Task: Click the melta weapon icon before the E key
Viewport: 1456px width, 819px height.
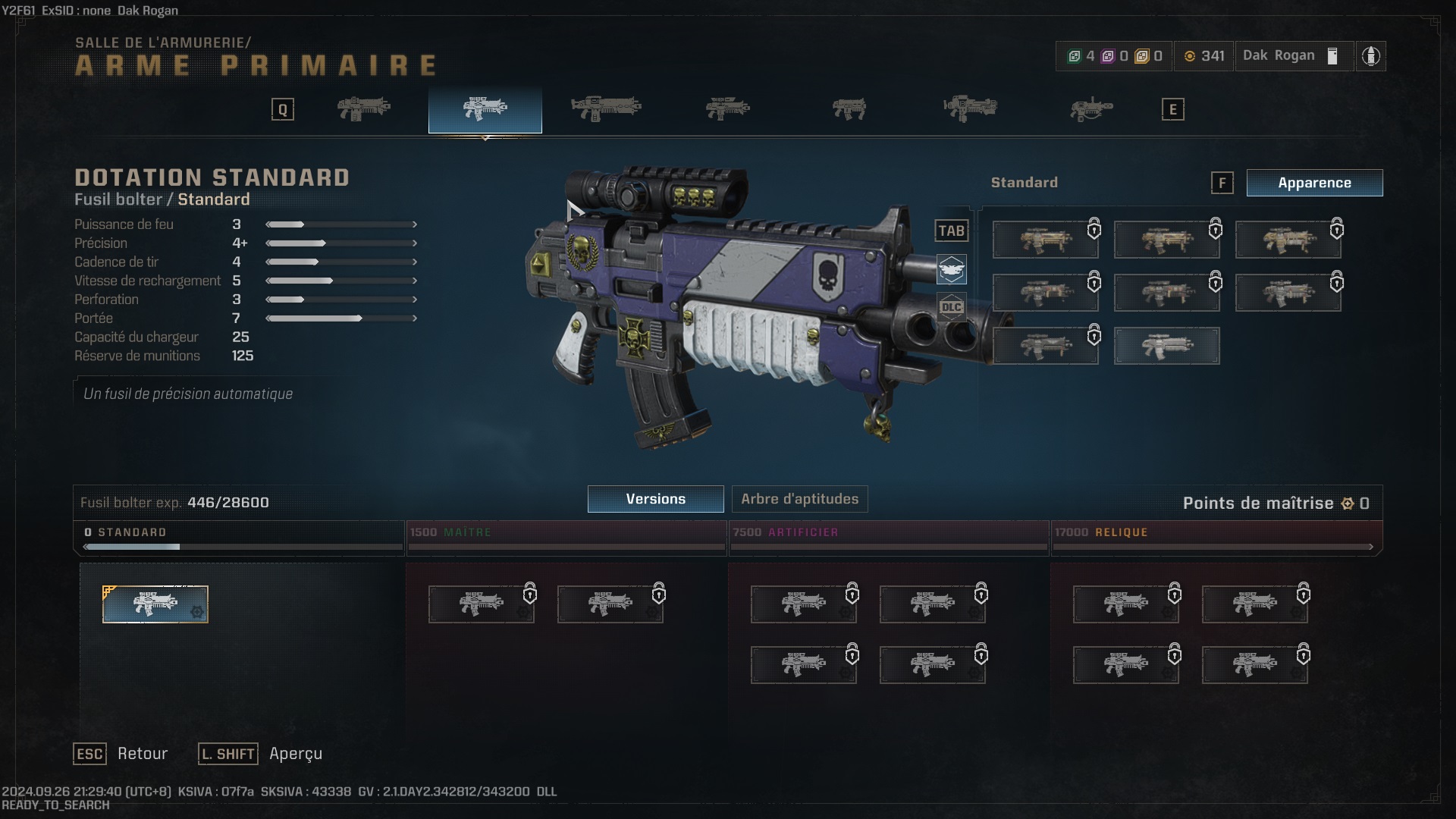Action: [1092, 108]
